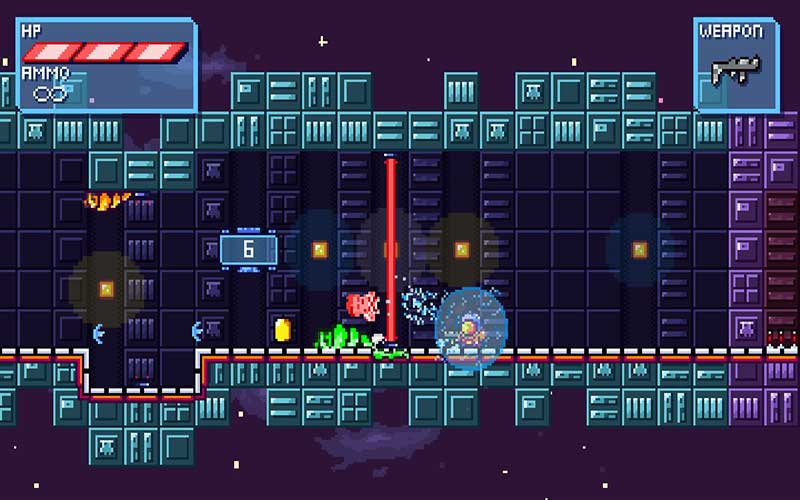This screenshot has width=800, height=500.
Task: Select the gun icon in the Weapon panel
Action: (735, 68)
